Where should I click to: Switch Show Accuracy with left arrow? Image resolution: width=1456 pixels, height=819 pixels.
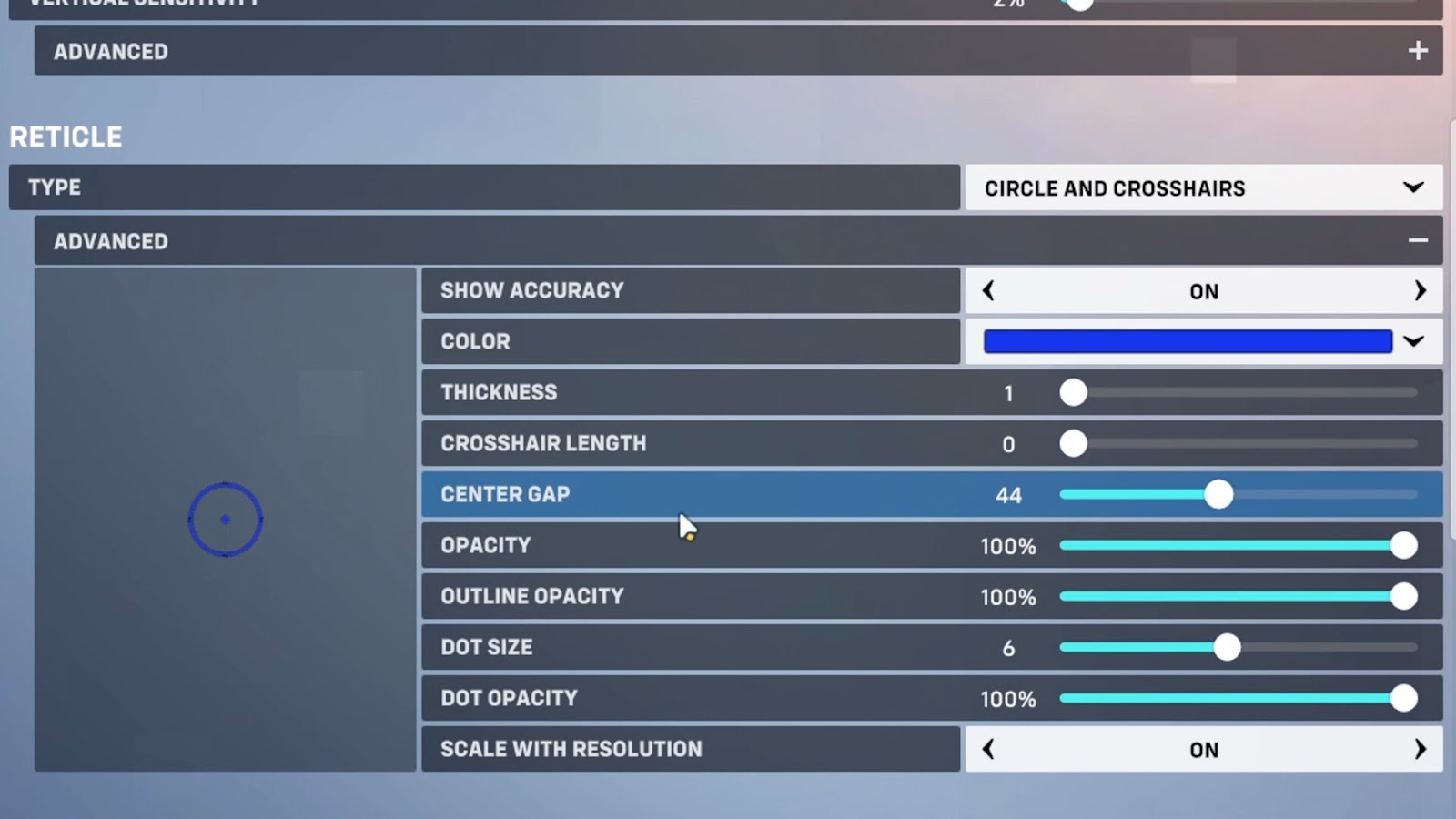pyautogui.click(x=988, y=291)
